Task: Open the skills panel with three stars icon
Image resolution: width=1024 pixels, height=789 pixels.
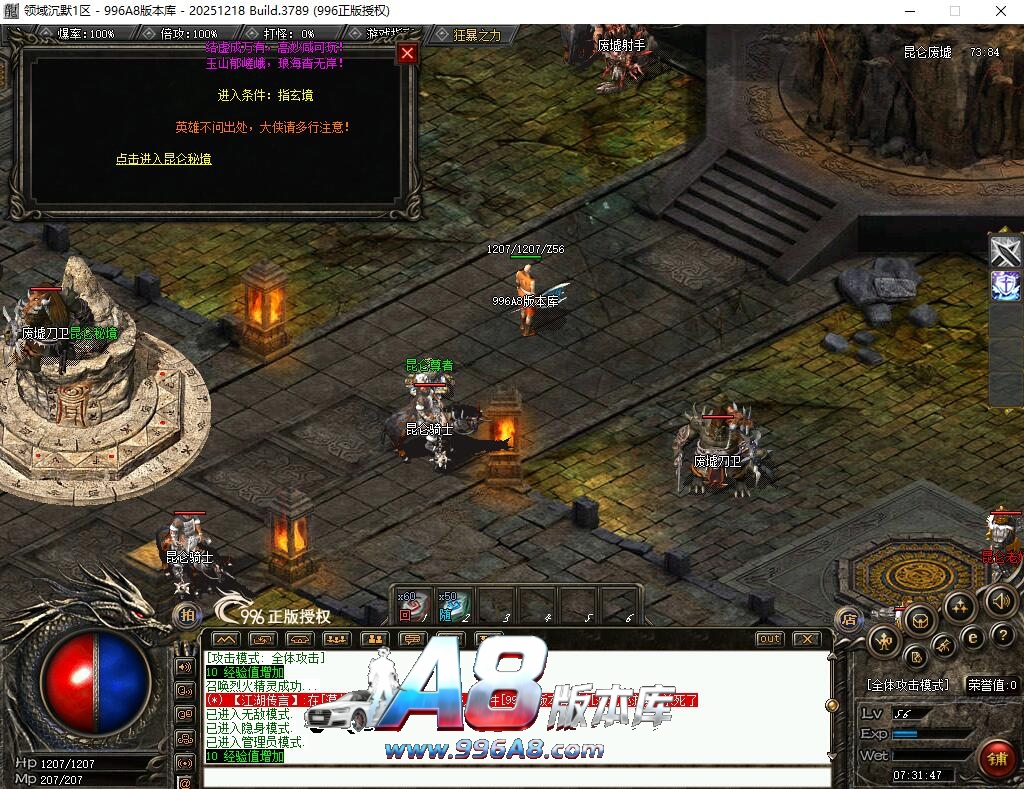Action: tap(960, 606)
